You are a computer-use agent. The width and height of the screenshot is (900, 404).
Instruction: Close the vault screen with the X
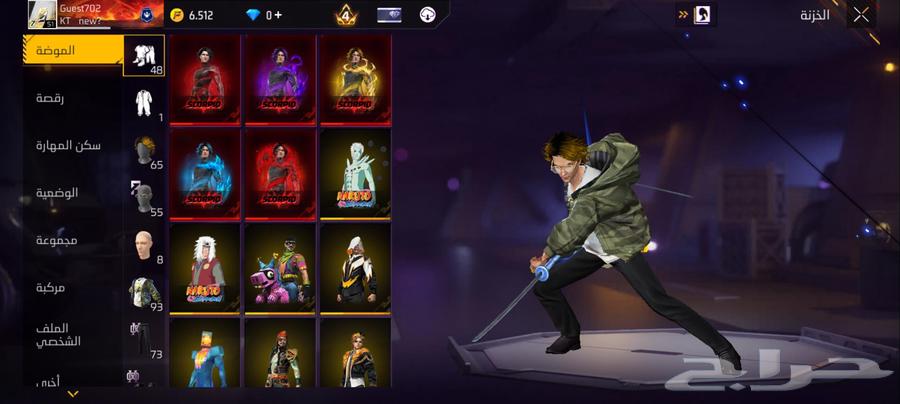[861, 15]
